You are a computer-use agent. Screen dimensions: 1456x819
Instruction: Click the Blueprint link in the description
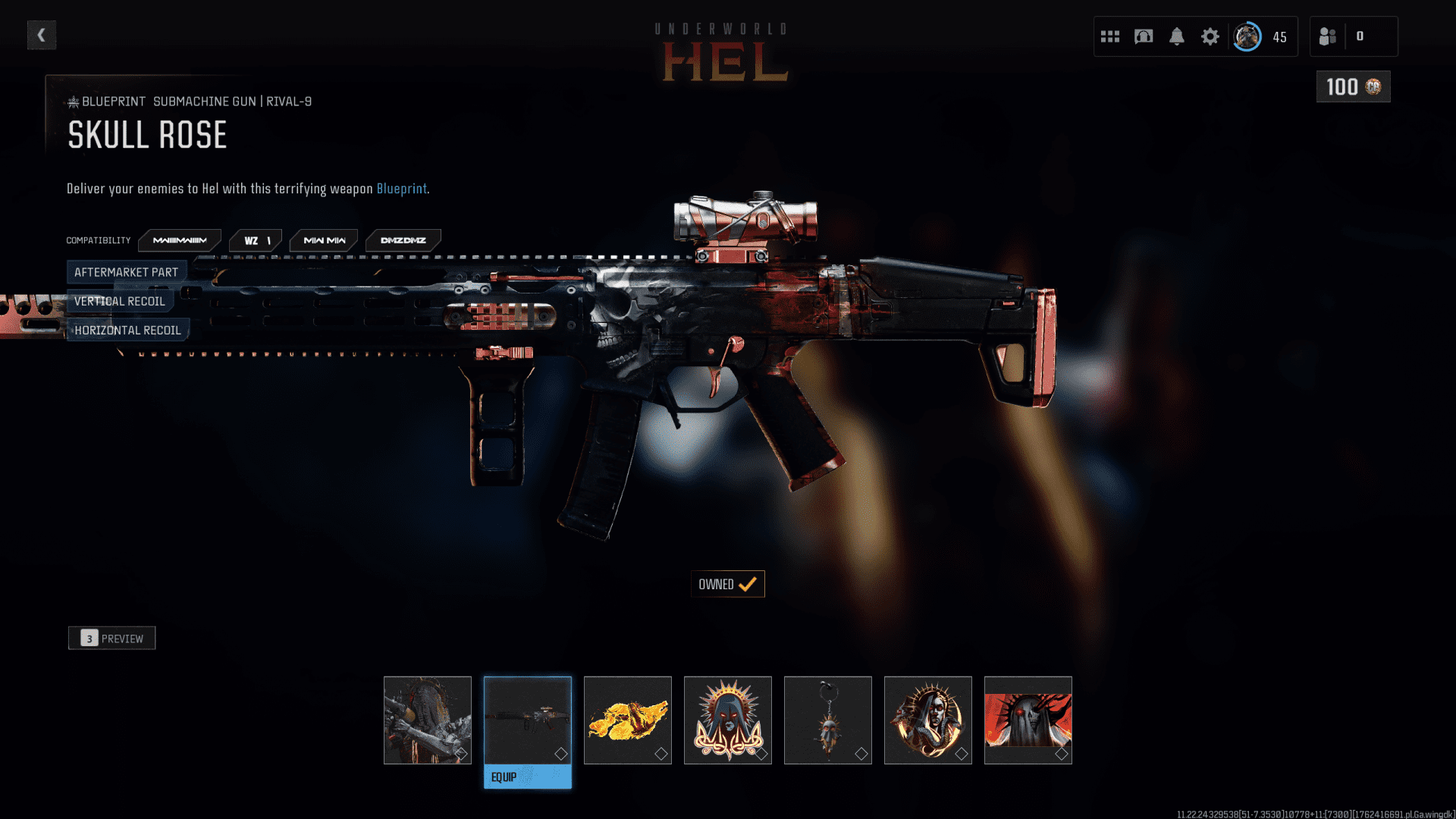tap(401, 189)
